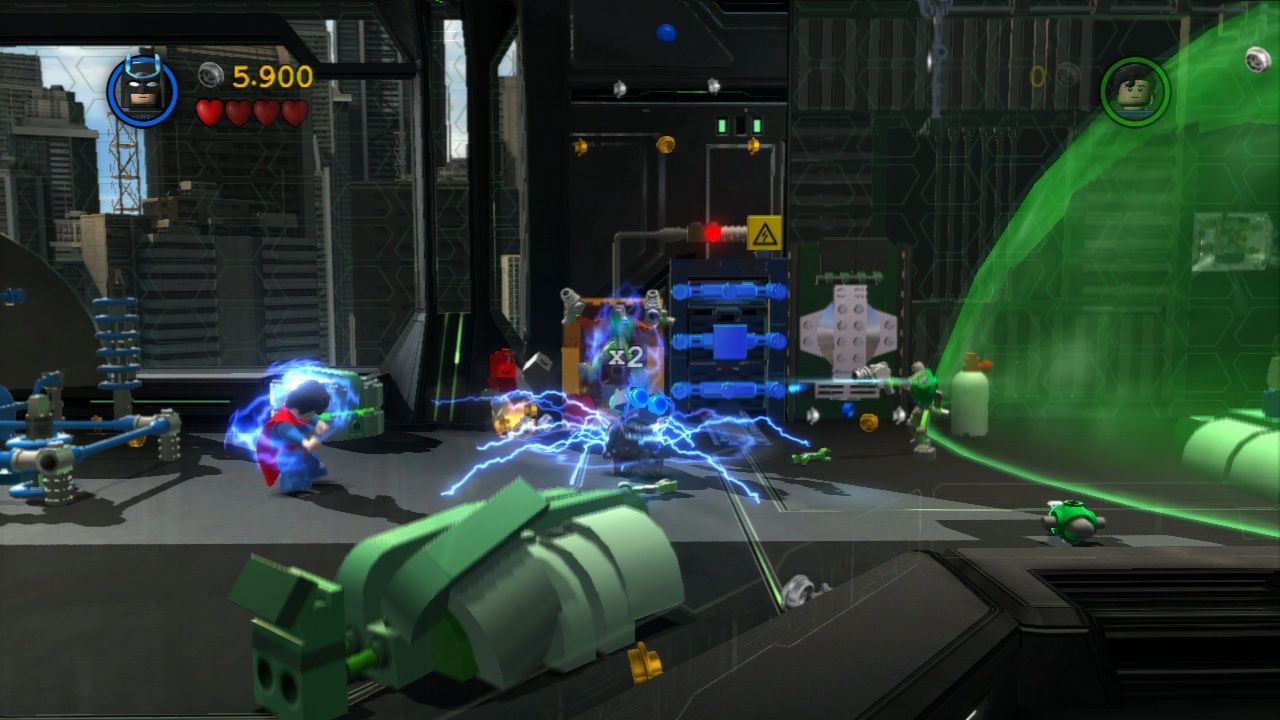Click the player two character portrait
1280x720 pixels.
(1135, 92)
